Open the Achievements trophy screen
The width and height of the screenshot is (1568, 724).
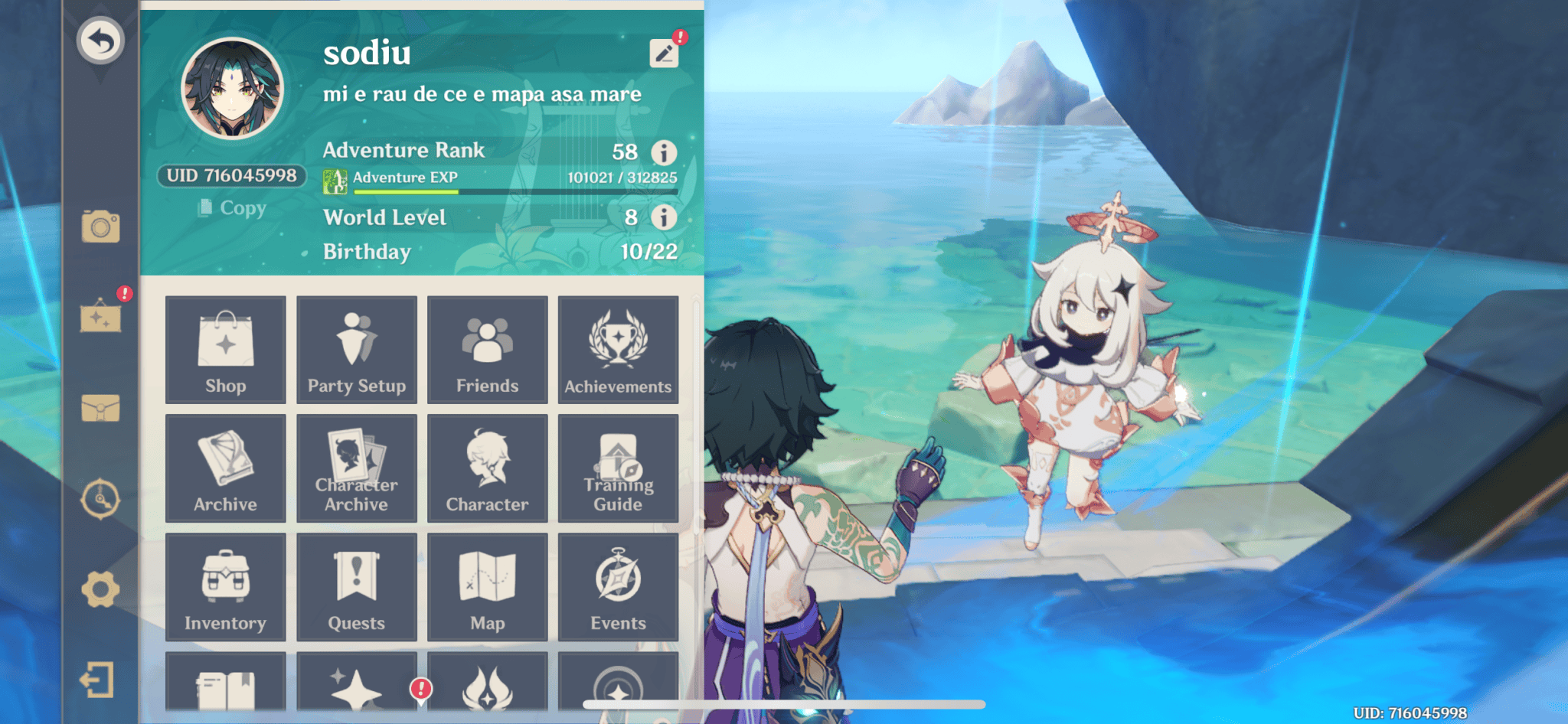coord(618,349)
